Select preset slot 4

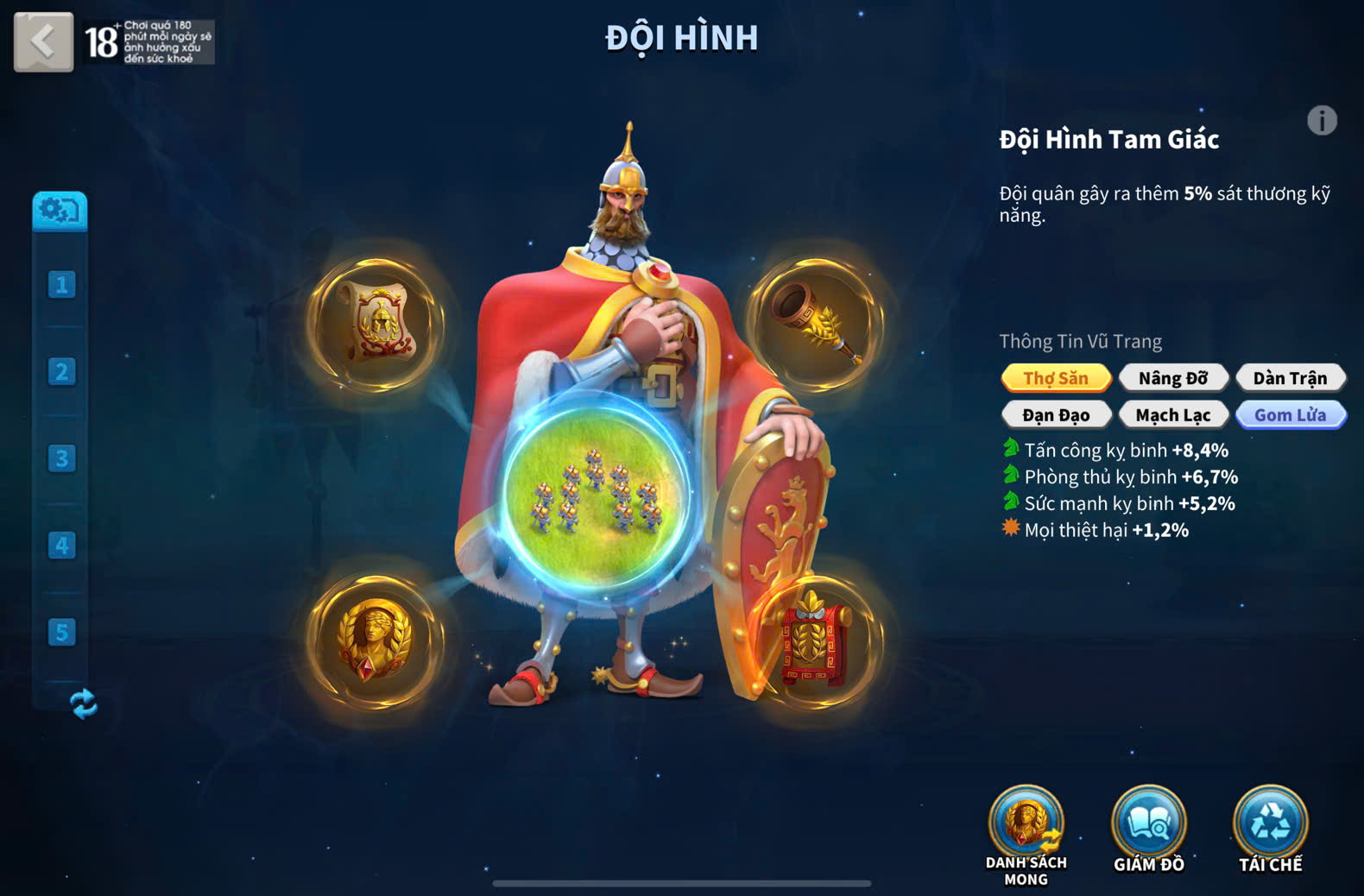coord(61,546)
